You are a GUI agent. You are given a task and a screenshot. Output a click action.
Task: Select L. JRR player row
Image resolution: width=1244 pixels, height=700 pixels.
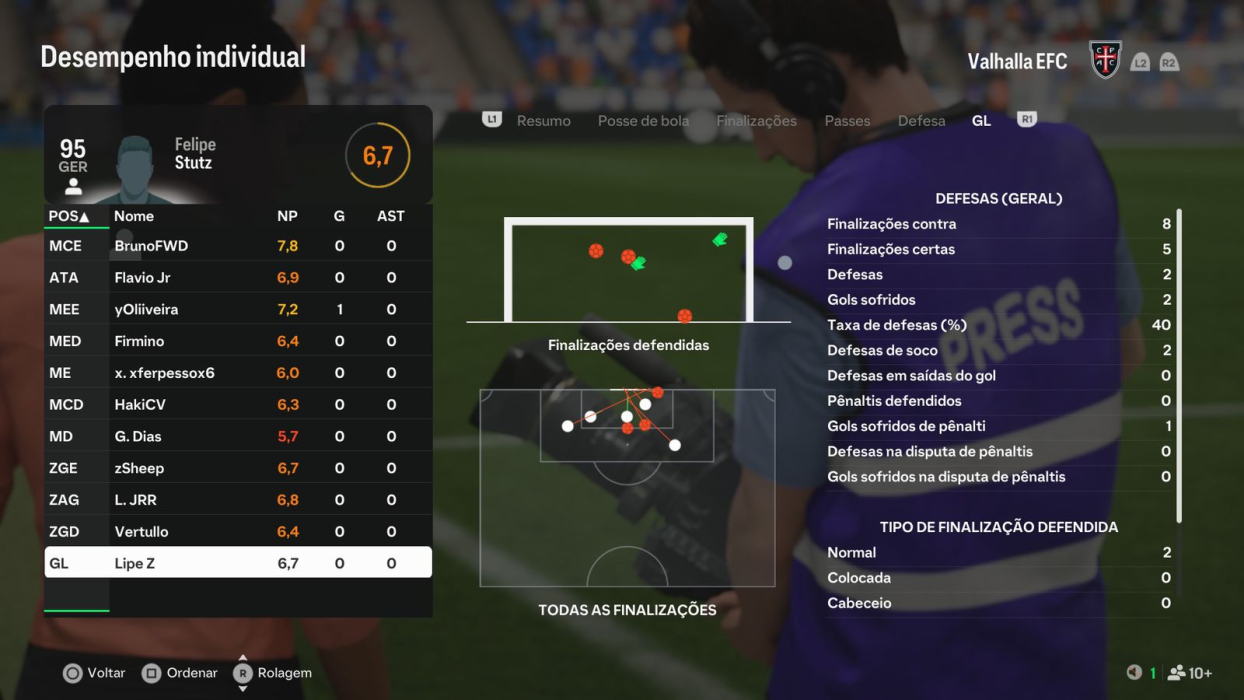pos(238,500)
